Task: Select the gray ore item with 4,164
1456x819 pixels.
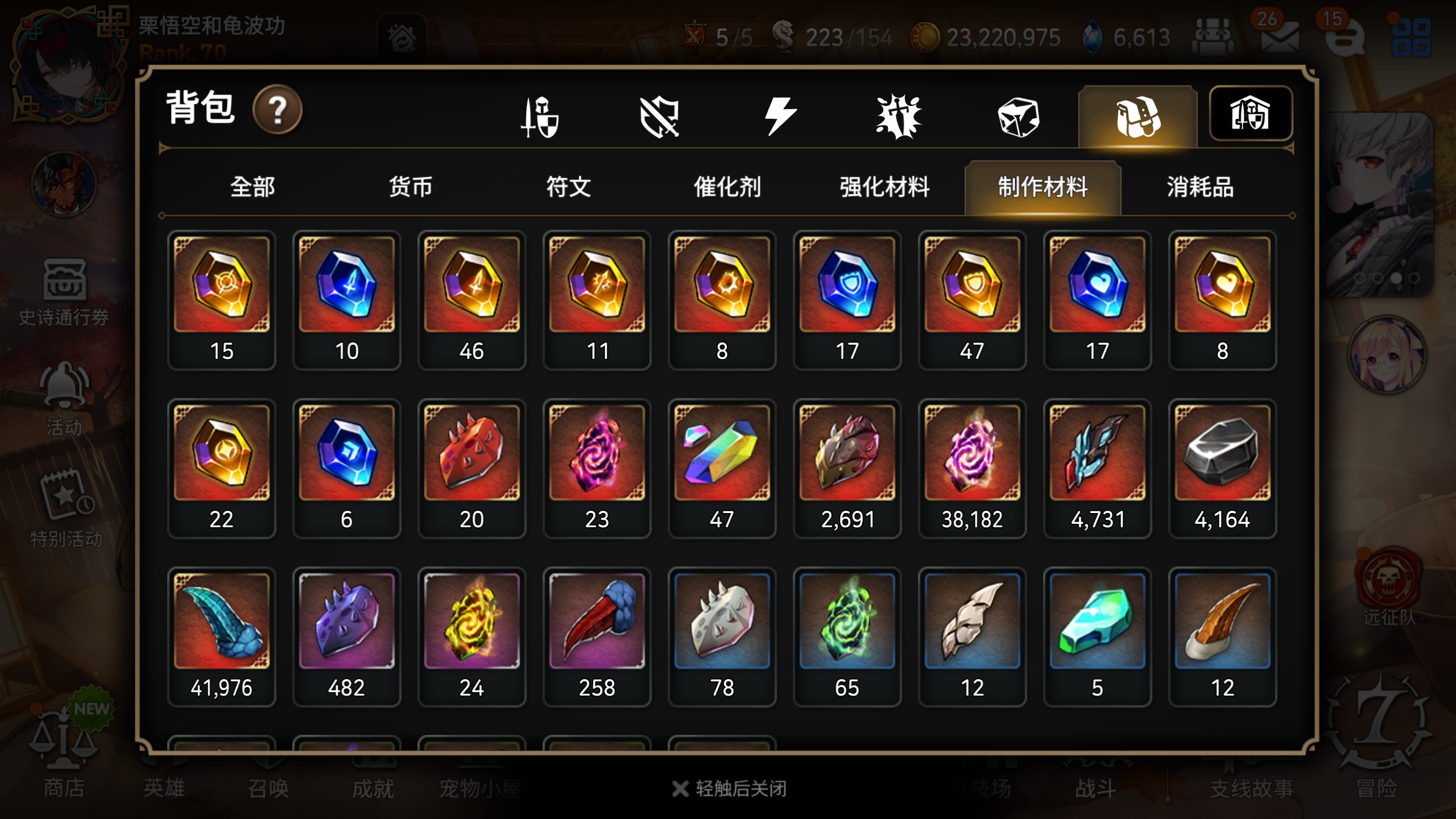Action: click(1222, 468)
